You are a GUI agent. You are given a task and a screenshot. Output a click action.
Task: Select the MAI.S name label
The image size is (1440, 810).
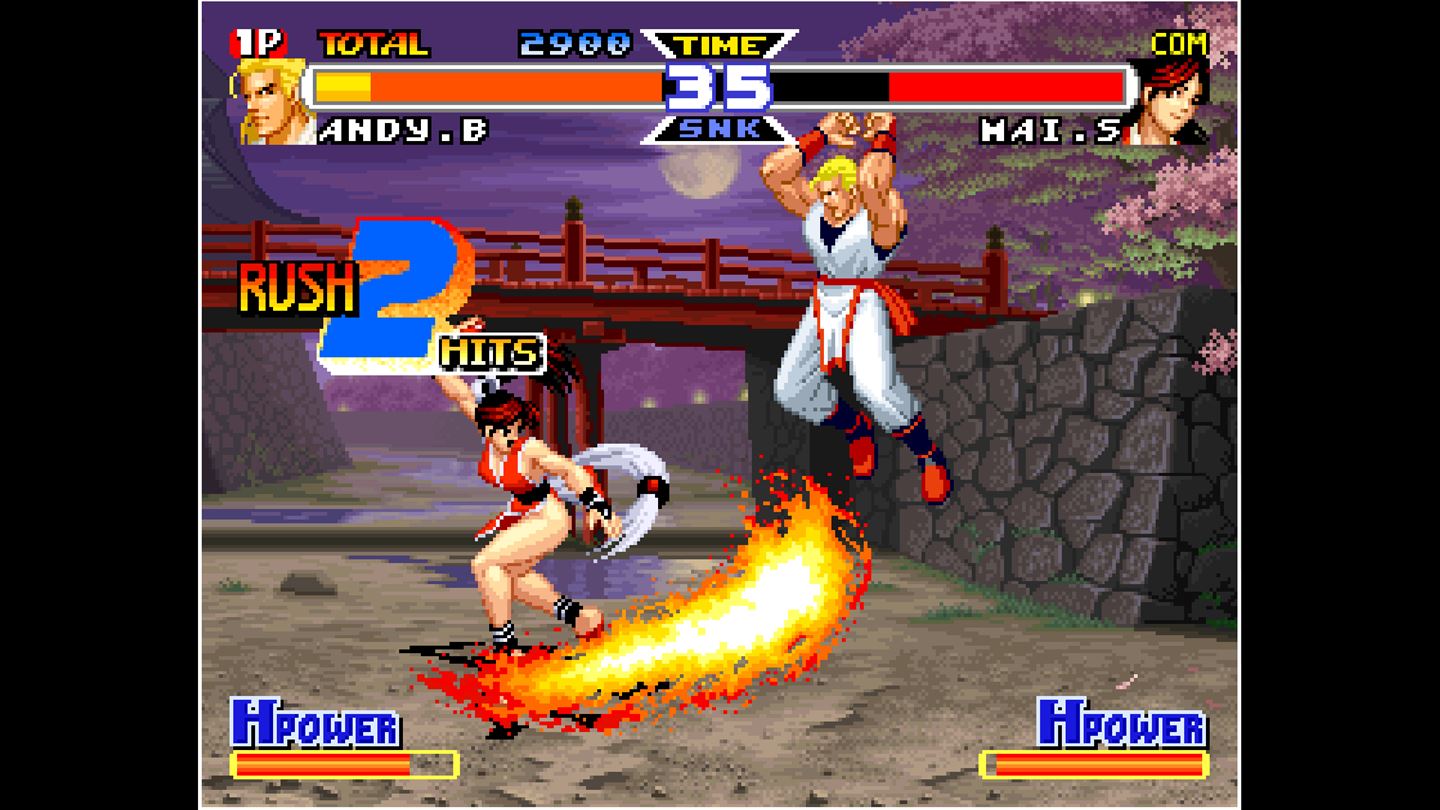[x=1050, y=132]
